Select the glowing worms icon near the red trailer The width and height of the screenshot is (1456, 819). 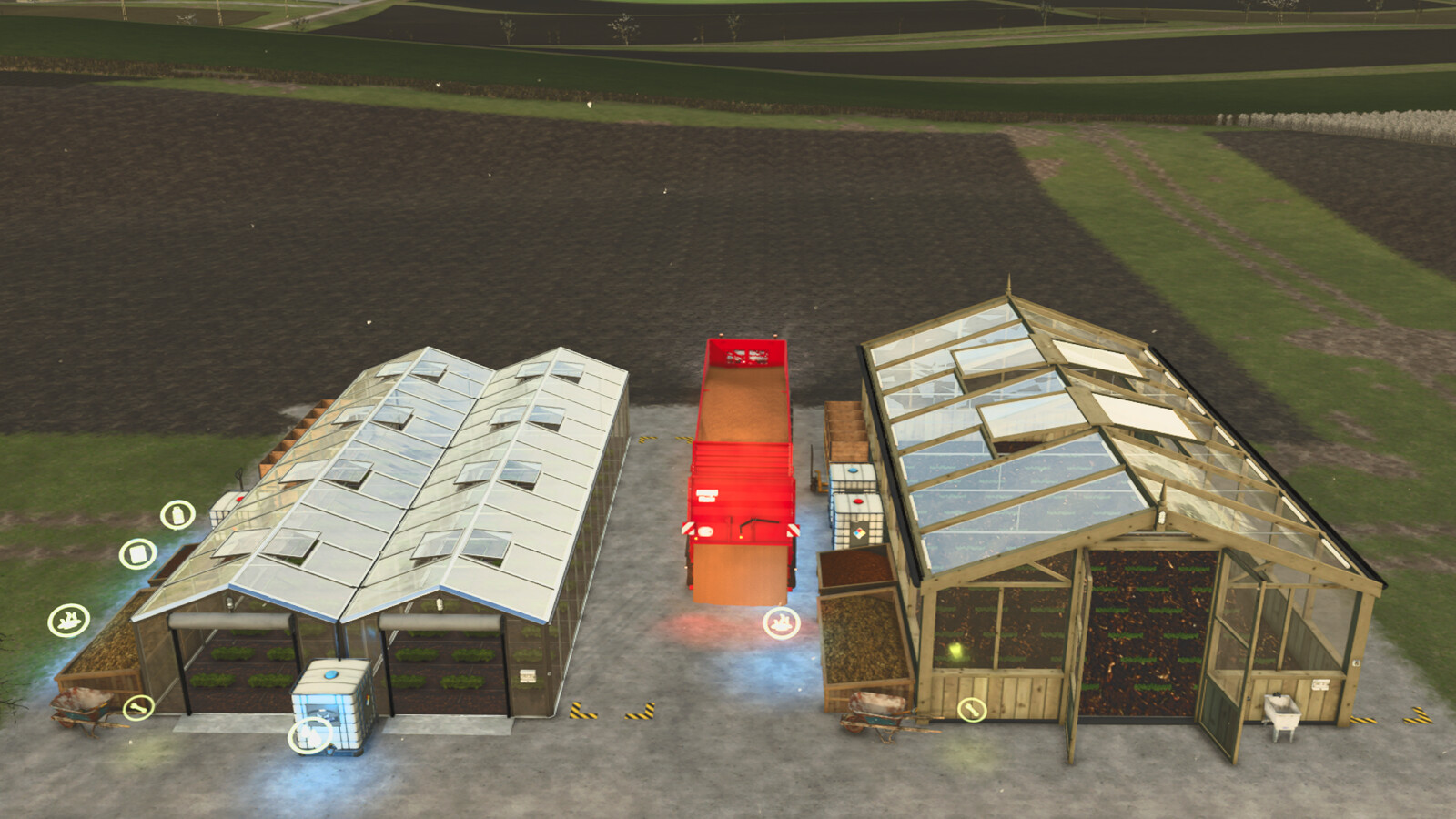pyautogui.click(x=780, y=622)
